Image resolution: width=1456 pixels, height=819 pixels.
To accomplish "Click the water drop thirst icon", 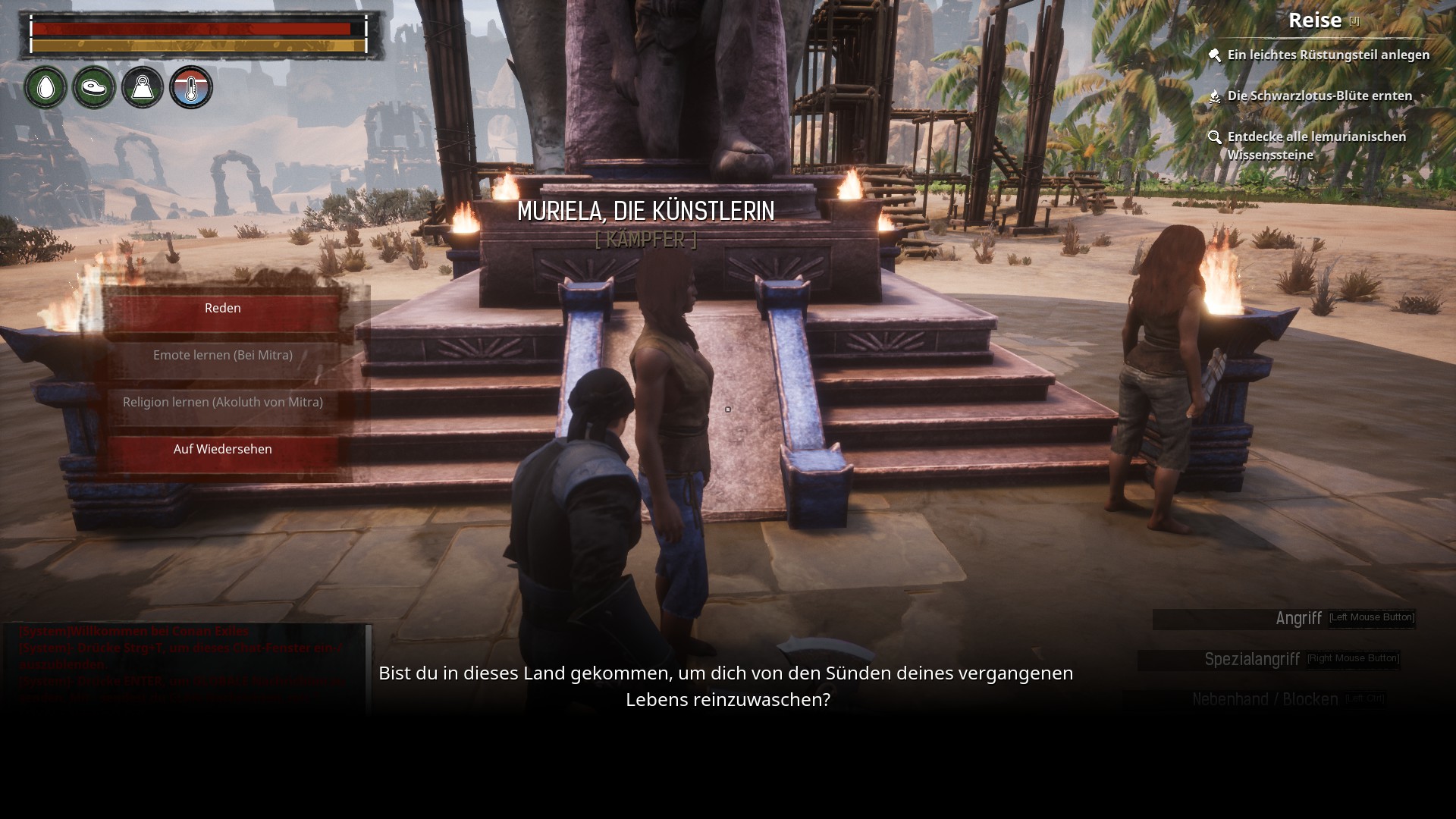I will tap(45, 88).
